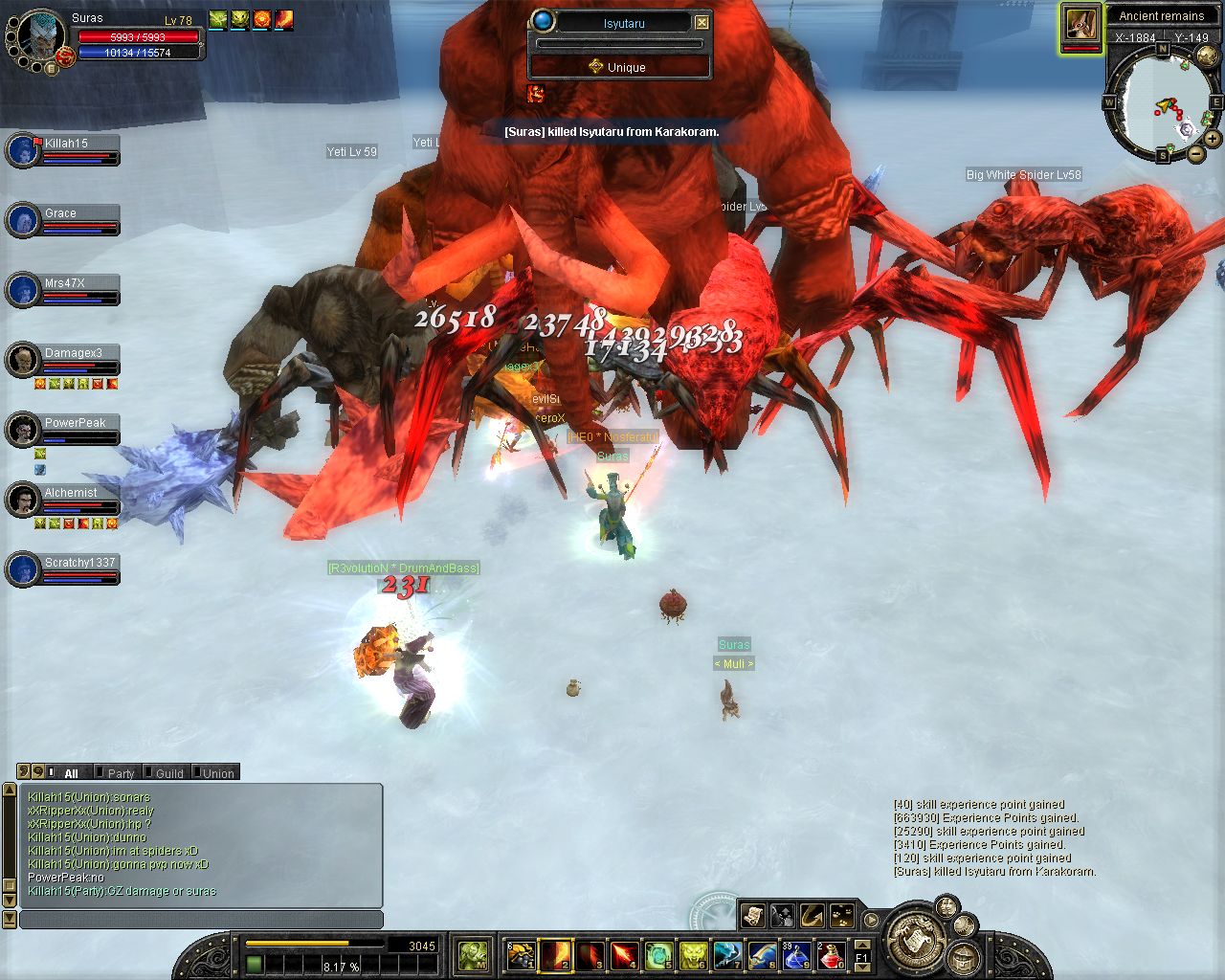
Task: Target party member Scratchy1337
Action: 78,569
